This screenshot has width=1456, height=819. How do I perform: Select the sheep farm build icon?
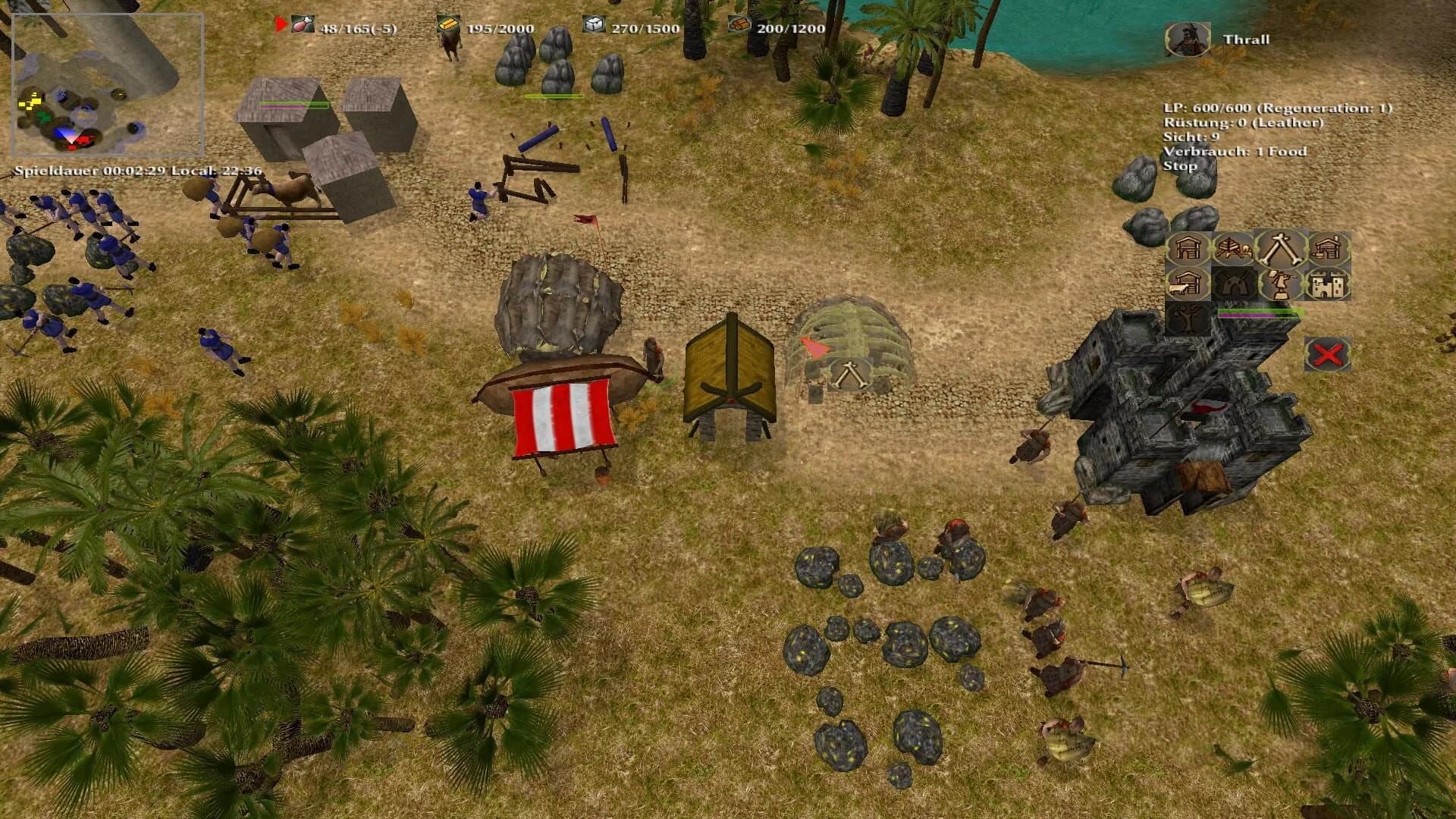coord(1186,284)
